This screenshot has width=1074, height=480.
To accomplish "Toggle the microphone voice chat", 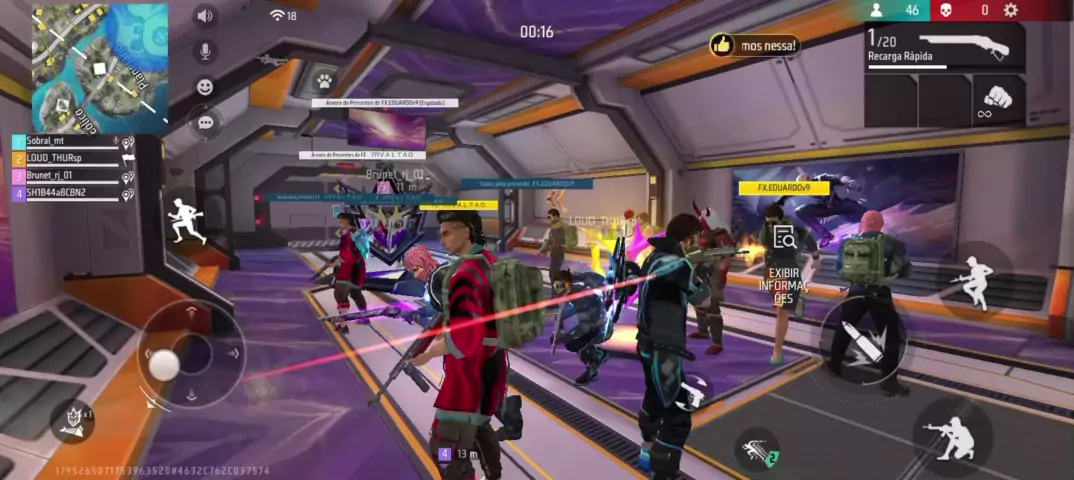I will pyautogui.click(x=205, y=51).
